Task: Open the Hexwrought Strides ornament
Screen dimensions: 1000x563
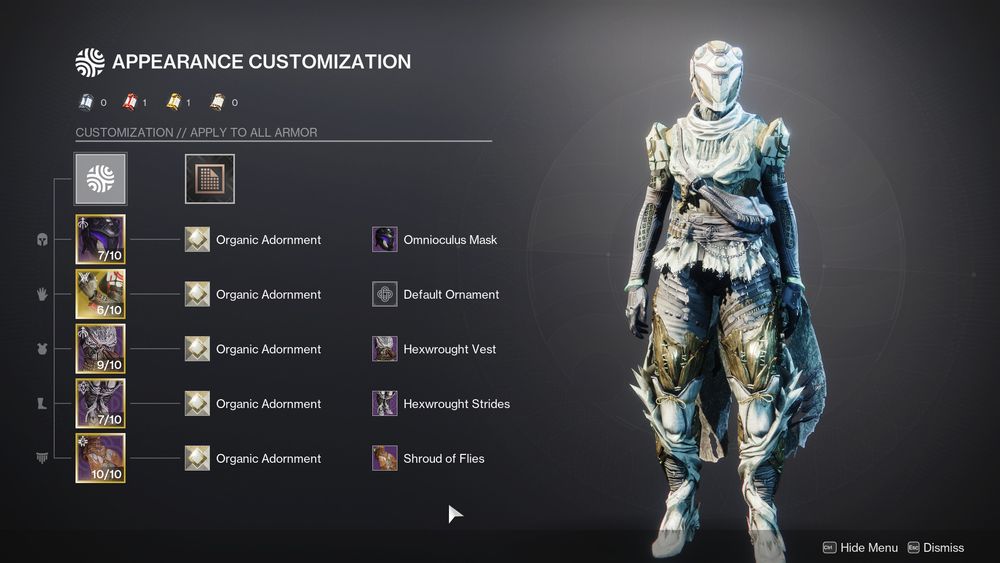Action: point(385,404)
